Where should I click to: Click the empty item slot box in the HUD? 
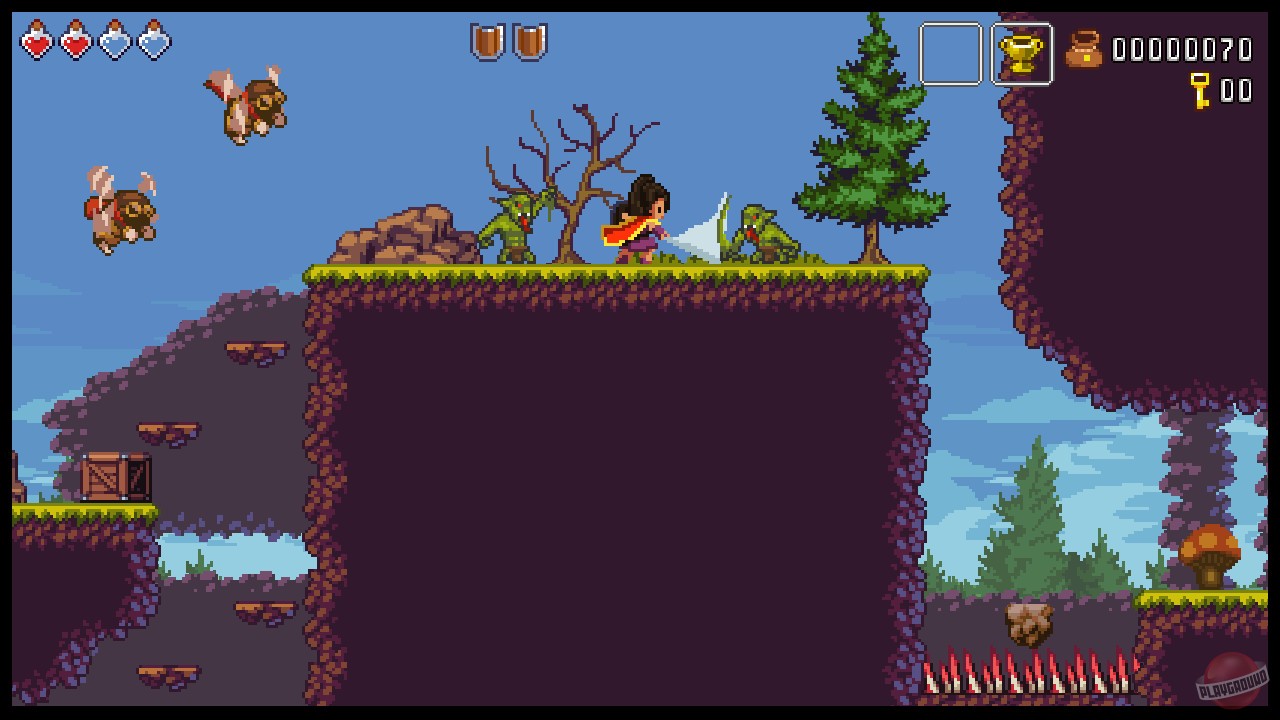click(x=951, y=55)
